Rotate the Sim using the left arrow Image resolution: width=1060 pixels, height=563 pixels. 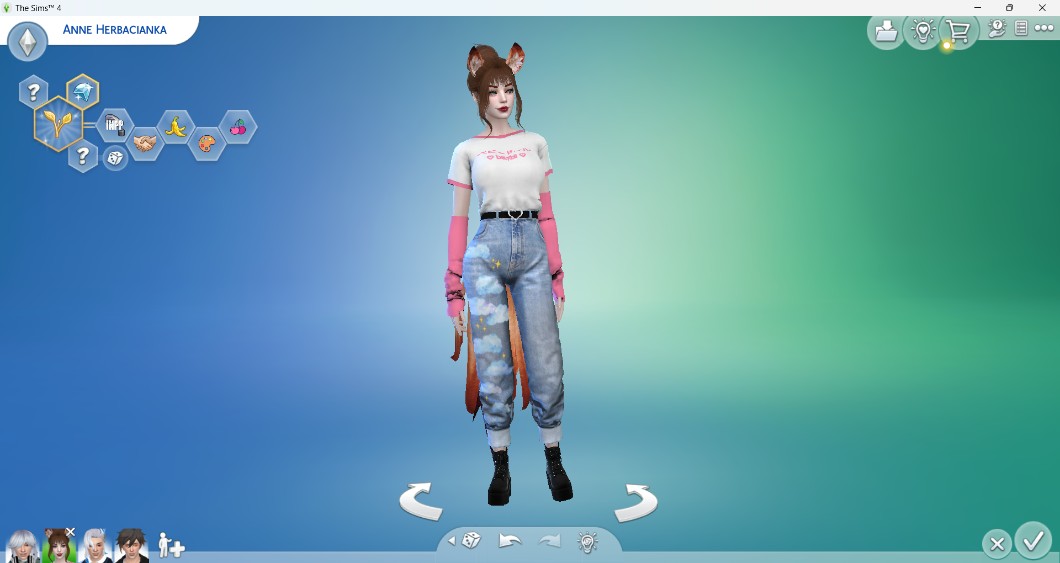click(421, 500)
